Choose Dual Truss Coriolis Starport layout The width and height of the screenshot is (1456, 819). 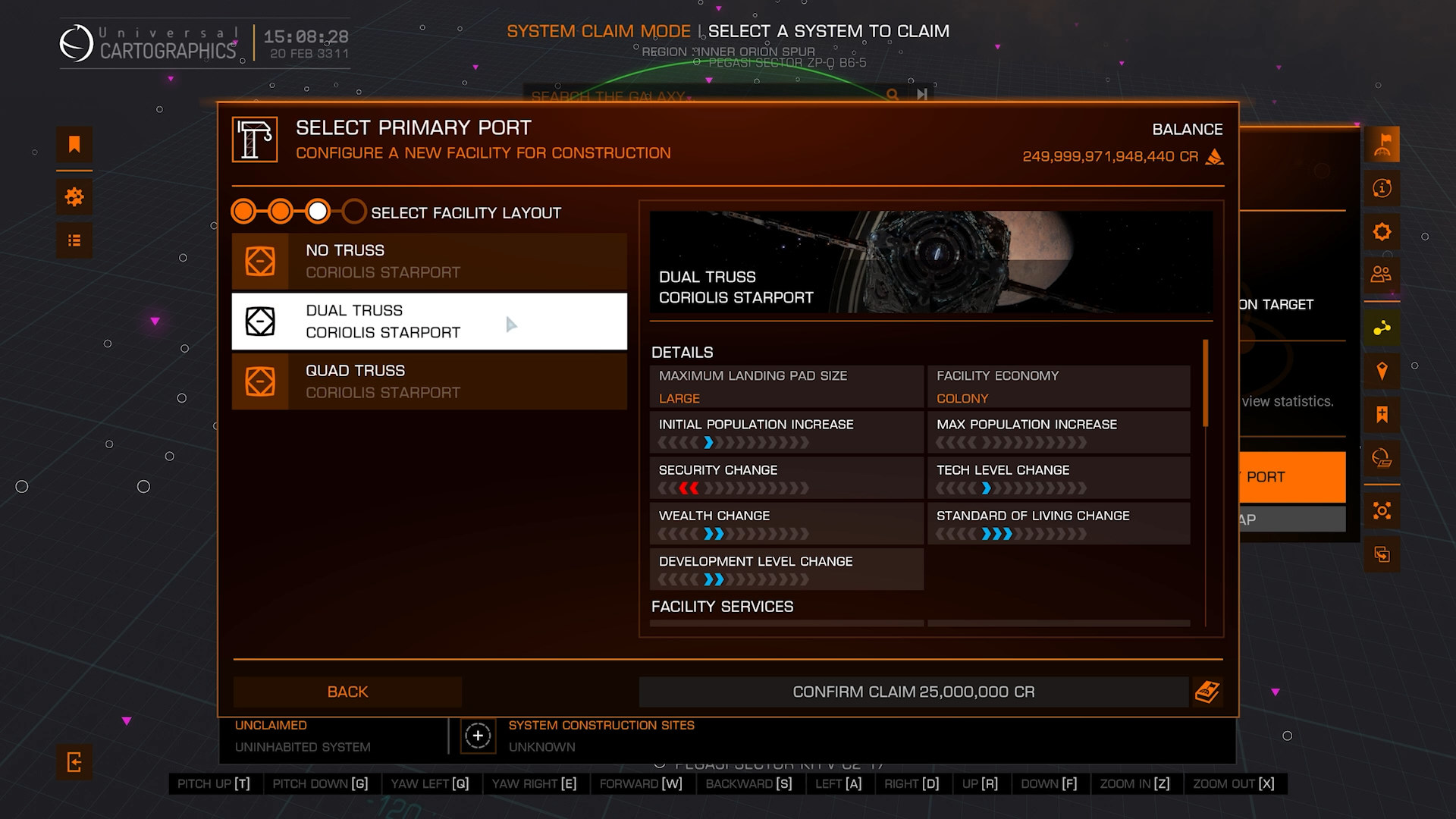429,322
